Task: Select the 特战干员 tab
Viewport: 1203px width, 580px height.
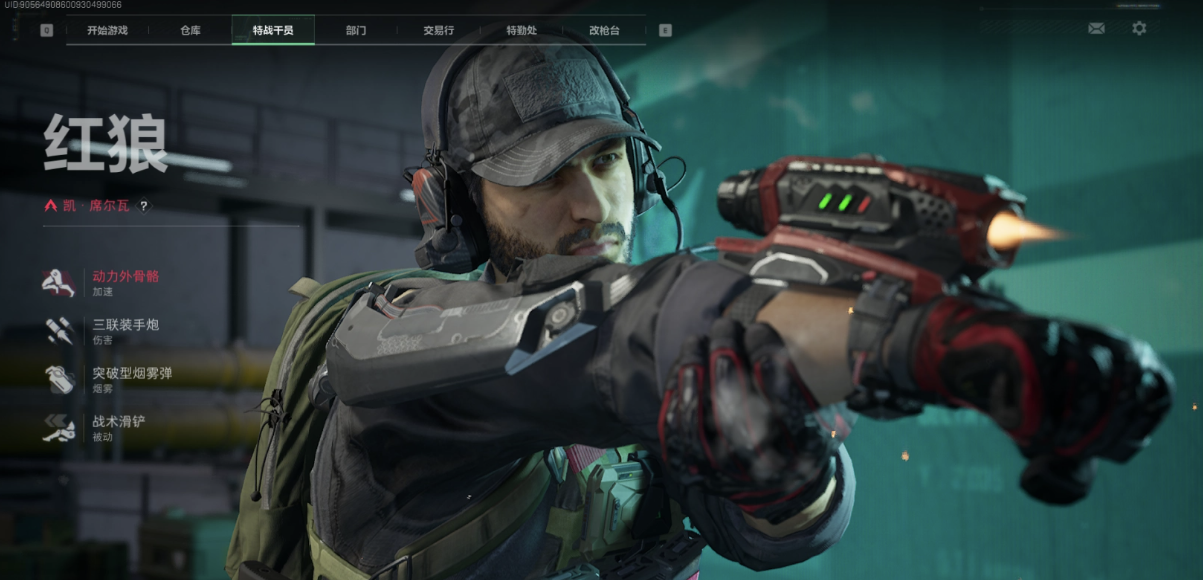Action: 273,30
